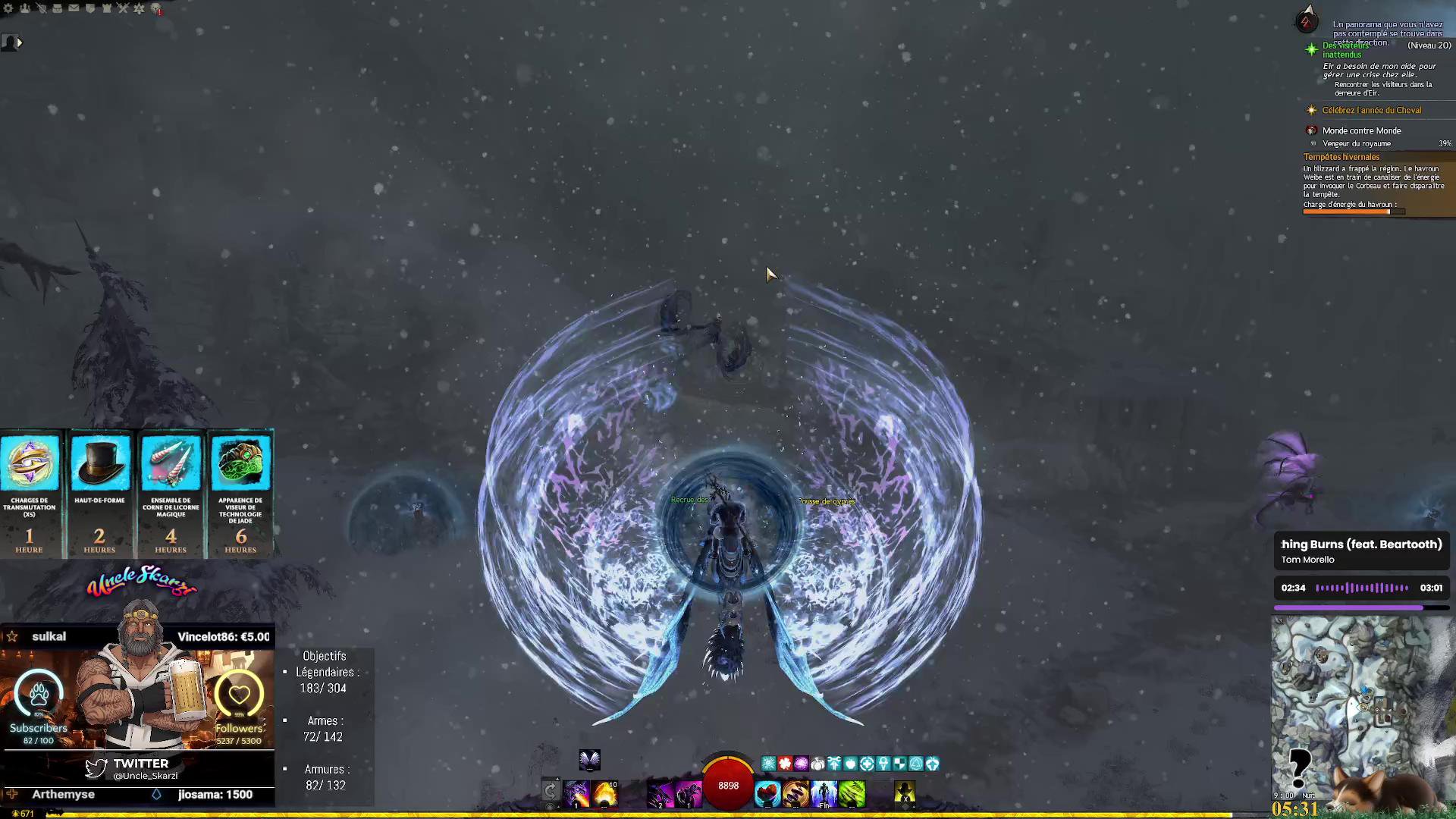
Task: Open the guild shield panel
Action: pyautogui.click(x=90, y=8)
